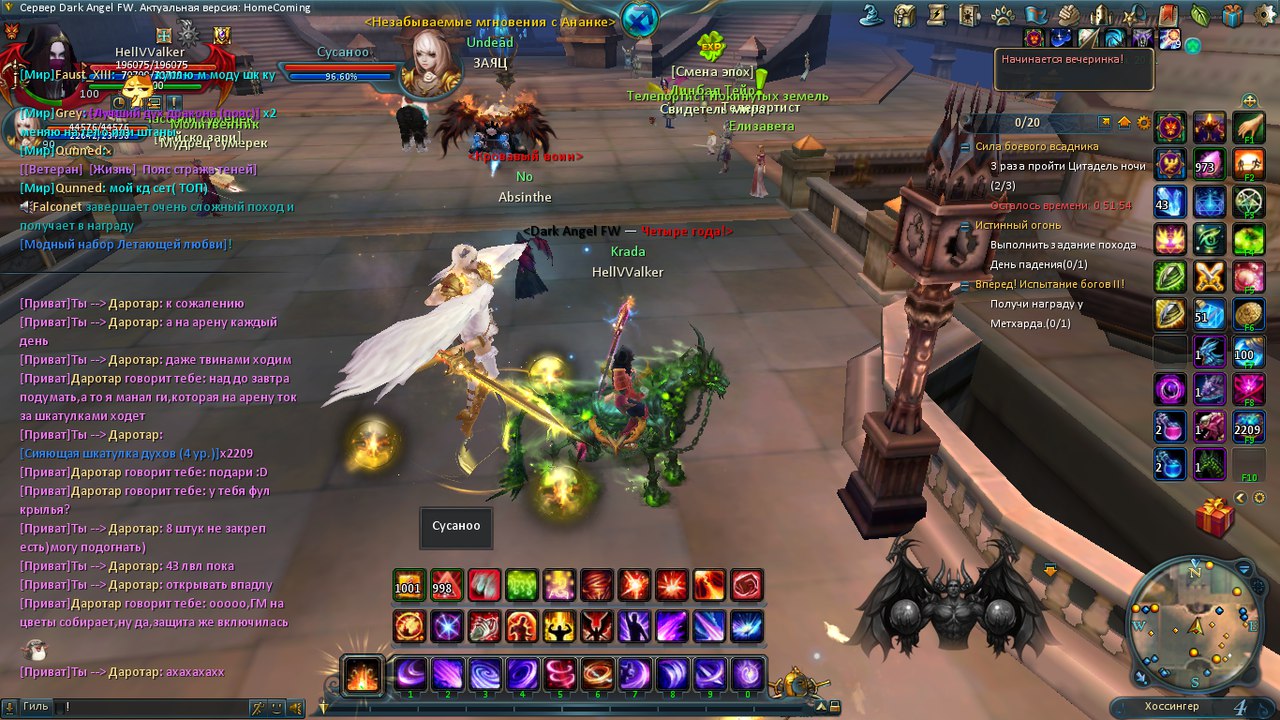Open the paw print pet menu

[x=1003, y=15]
